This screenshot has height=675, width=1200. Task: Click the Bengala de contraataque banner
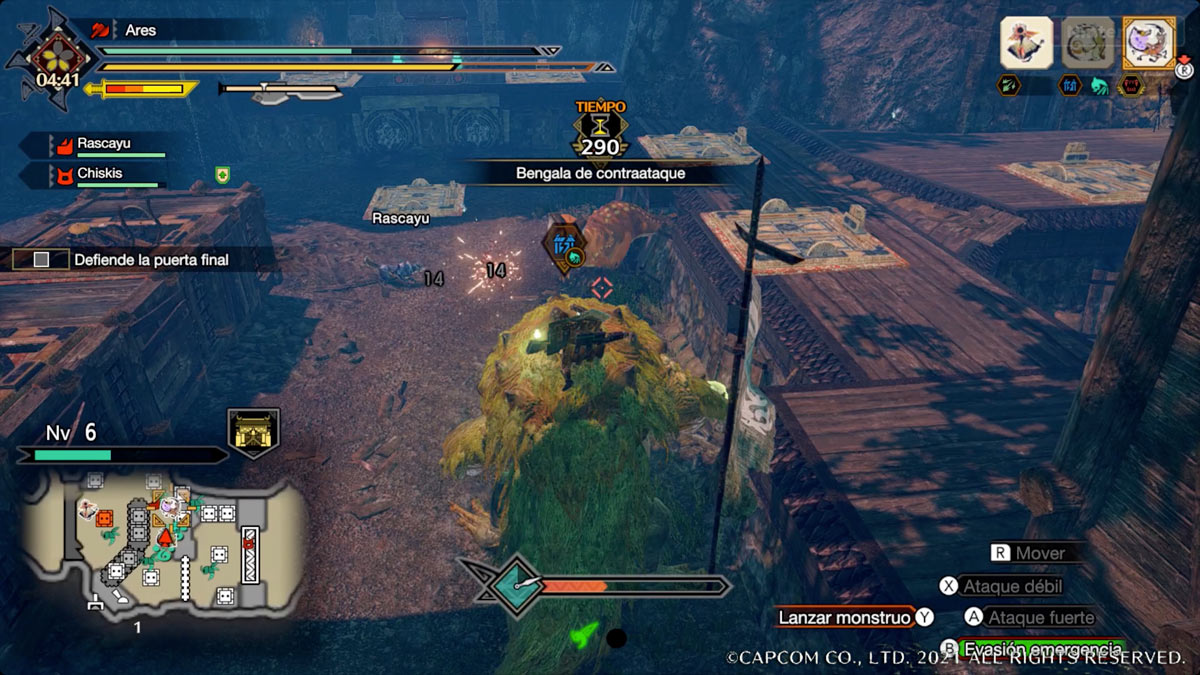click(600, 174)
